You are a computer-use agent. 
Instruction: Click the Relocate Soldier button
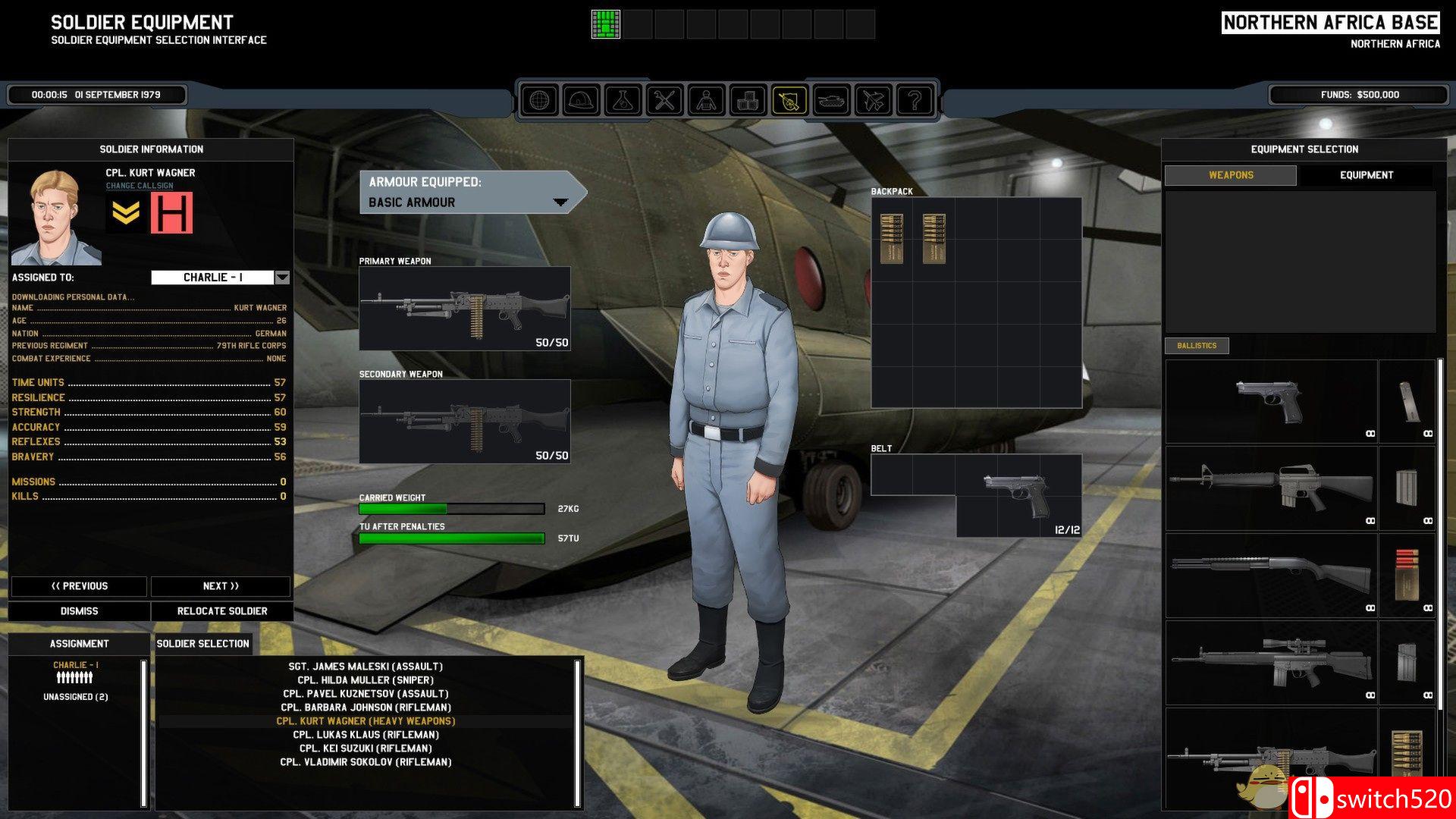(x=221, y=610)
